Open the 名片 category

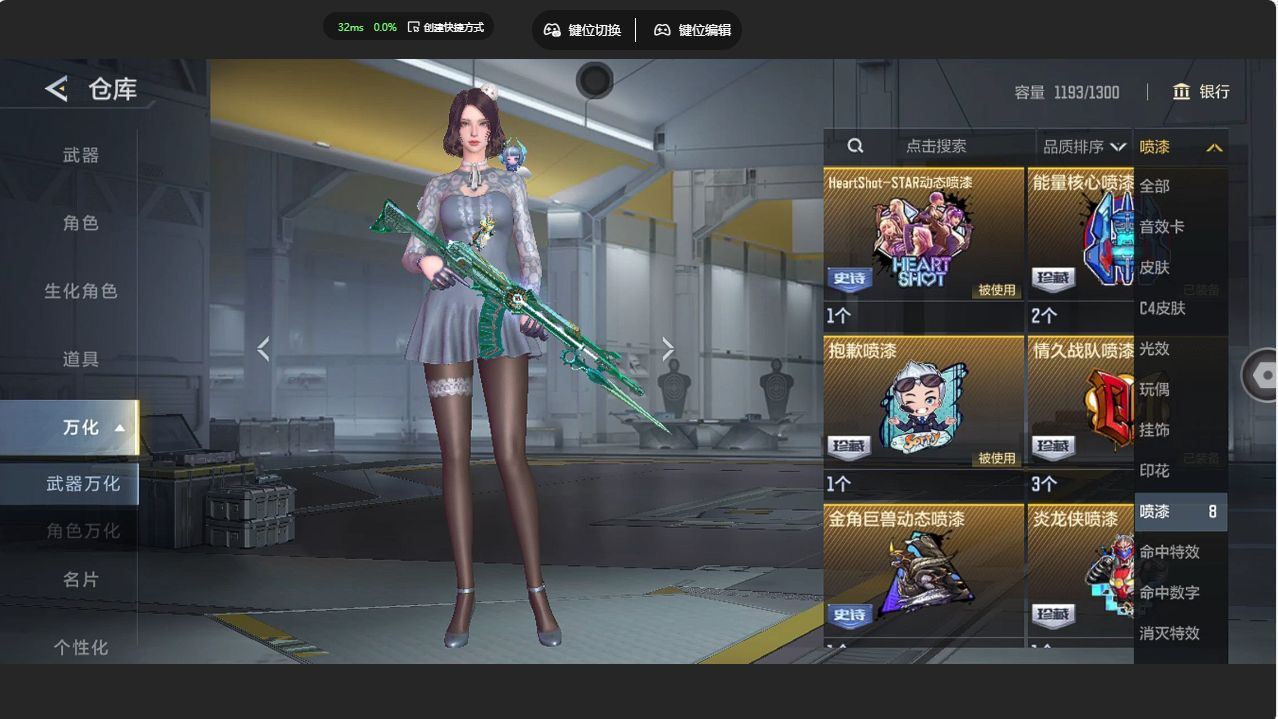point(81,579)
